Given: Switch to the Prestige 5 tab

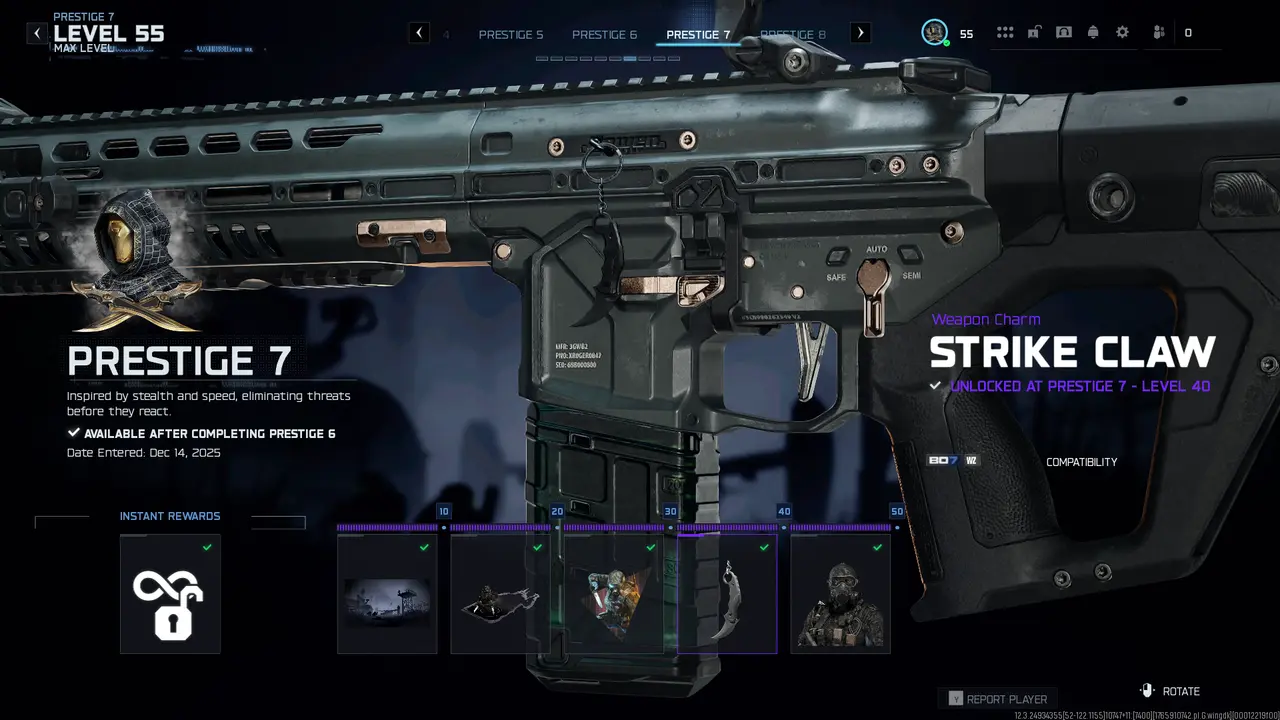Looking at the screenshot, I should click(x=511, y=34).
